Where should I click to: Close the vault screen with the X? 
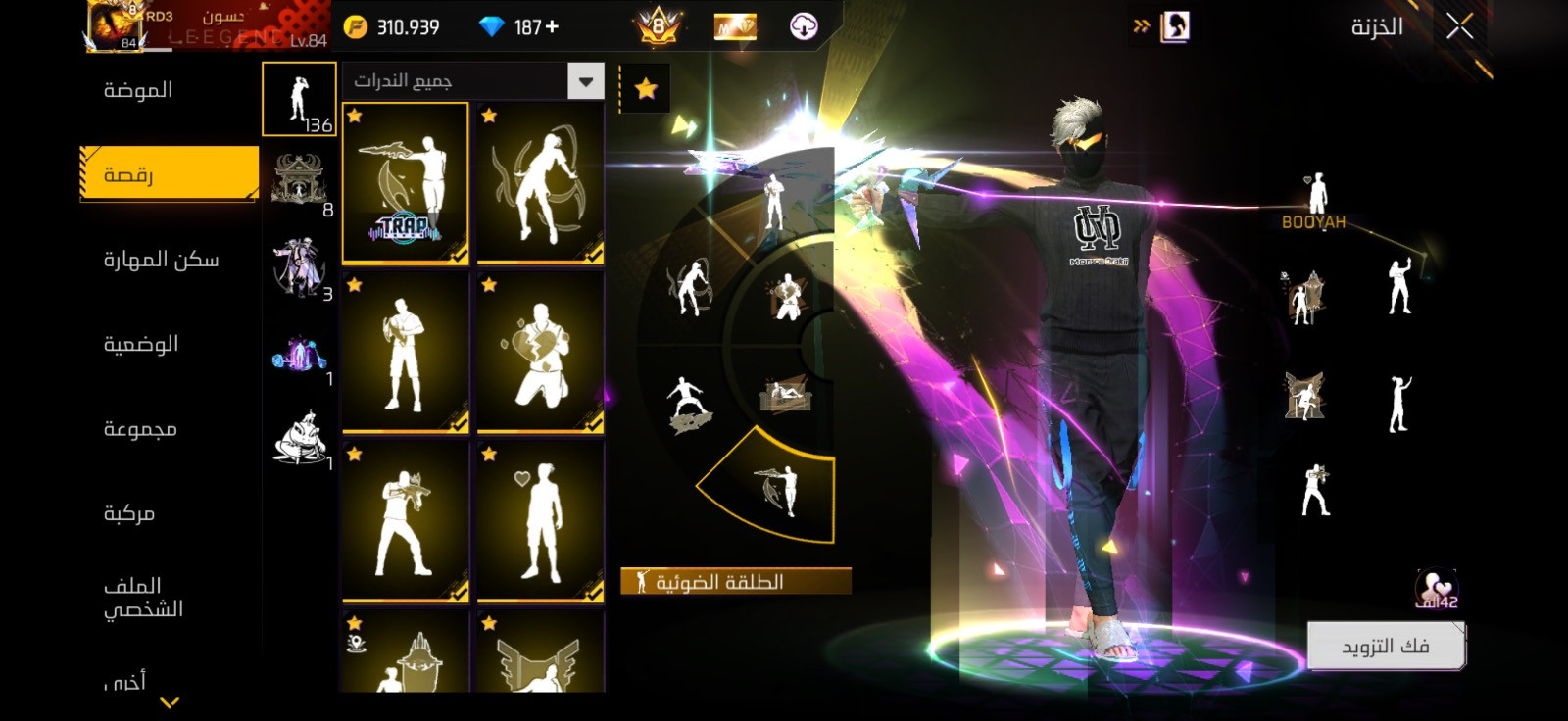[1459, 27]
